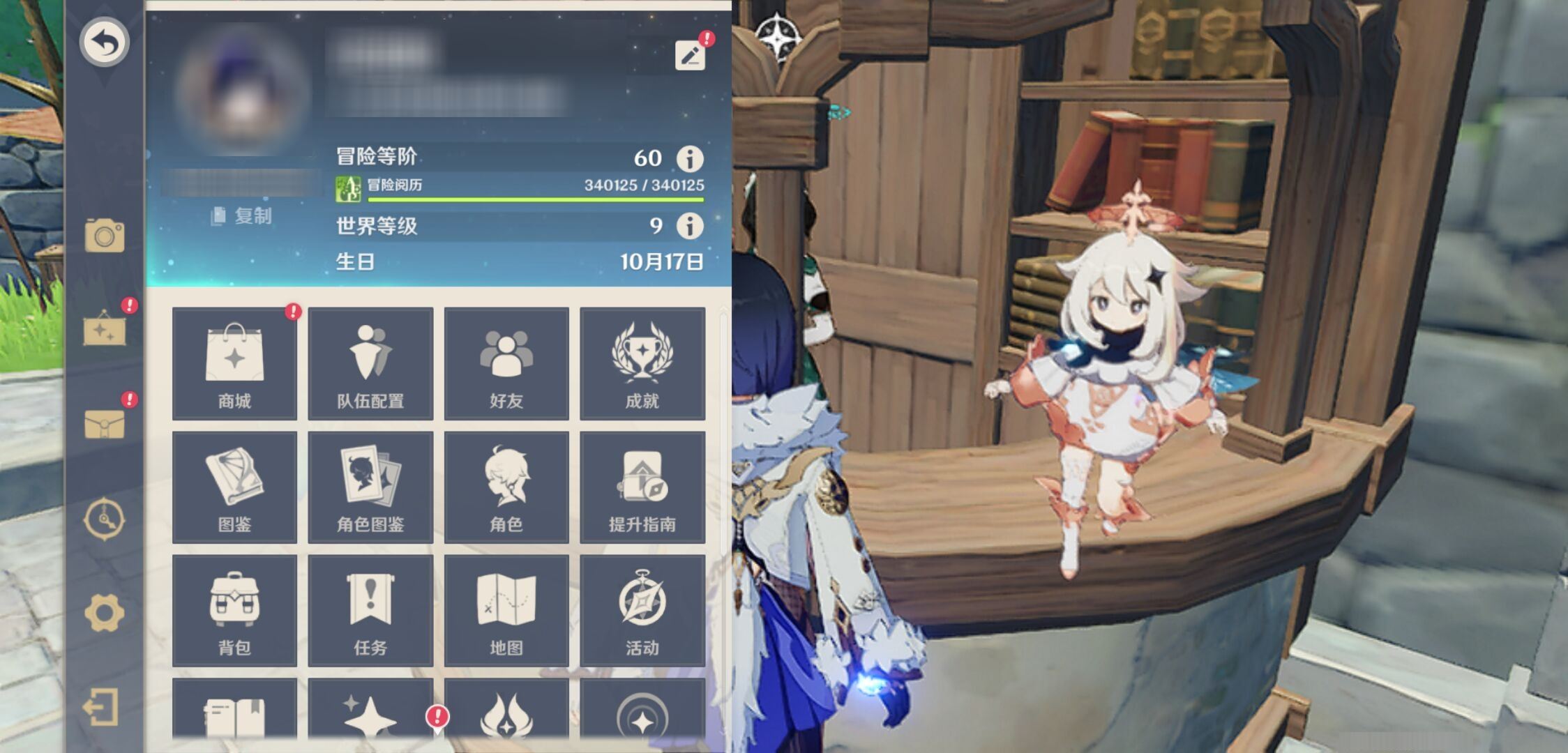Open the Adventurer Handbook guide (提升指南)
The width and height of the screenshot is (1568, 753).
[x=642, y=487]
